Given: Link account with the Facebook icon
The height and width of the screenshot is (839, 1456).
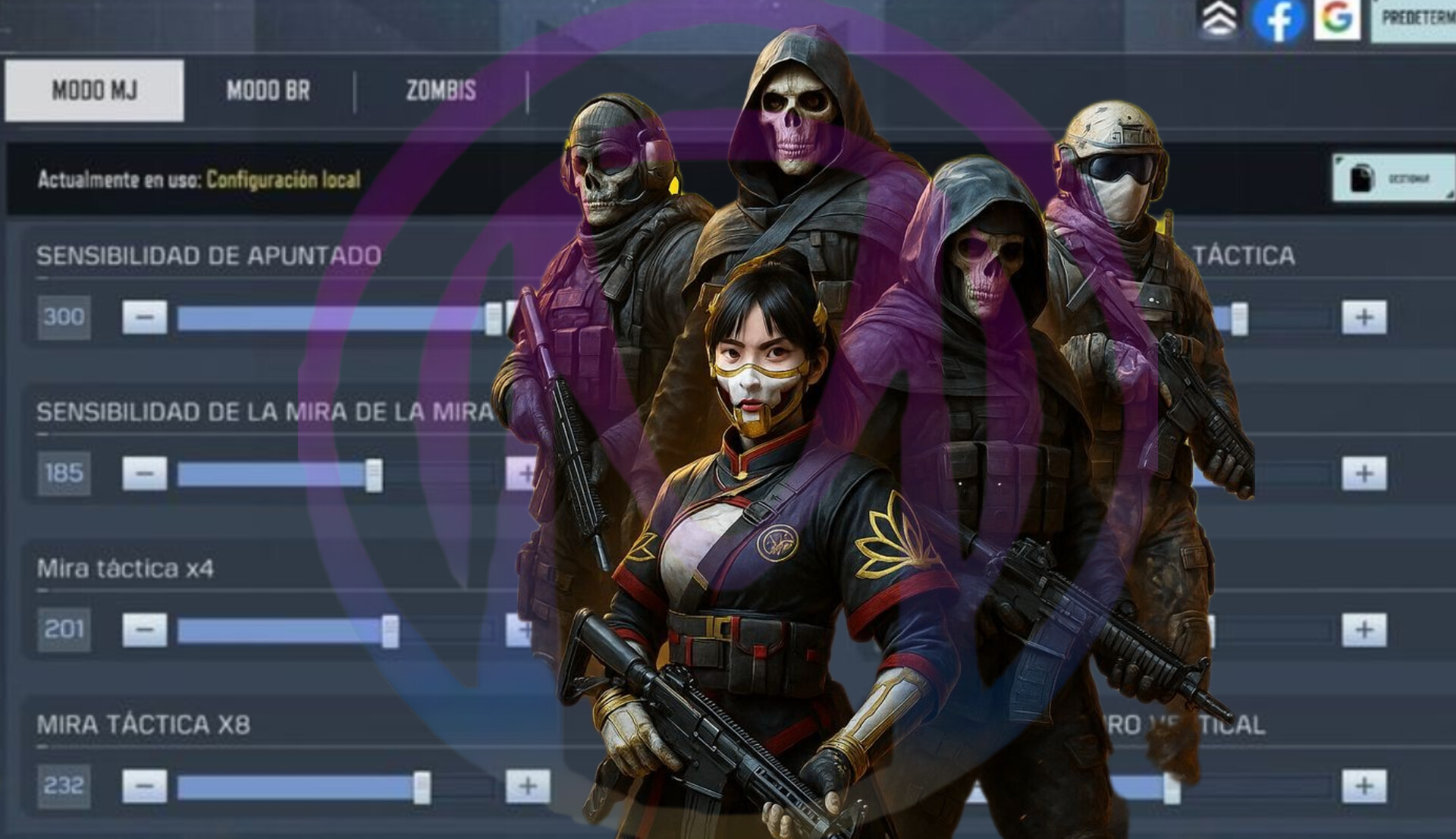Looking at the screenshot, I should (x=1278, y=20).
